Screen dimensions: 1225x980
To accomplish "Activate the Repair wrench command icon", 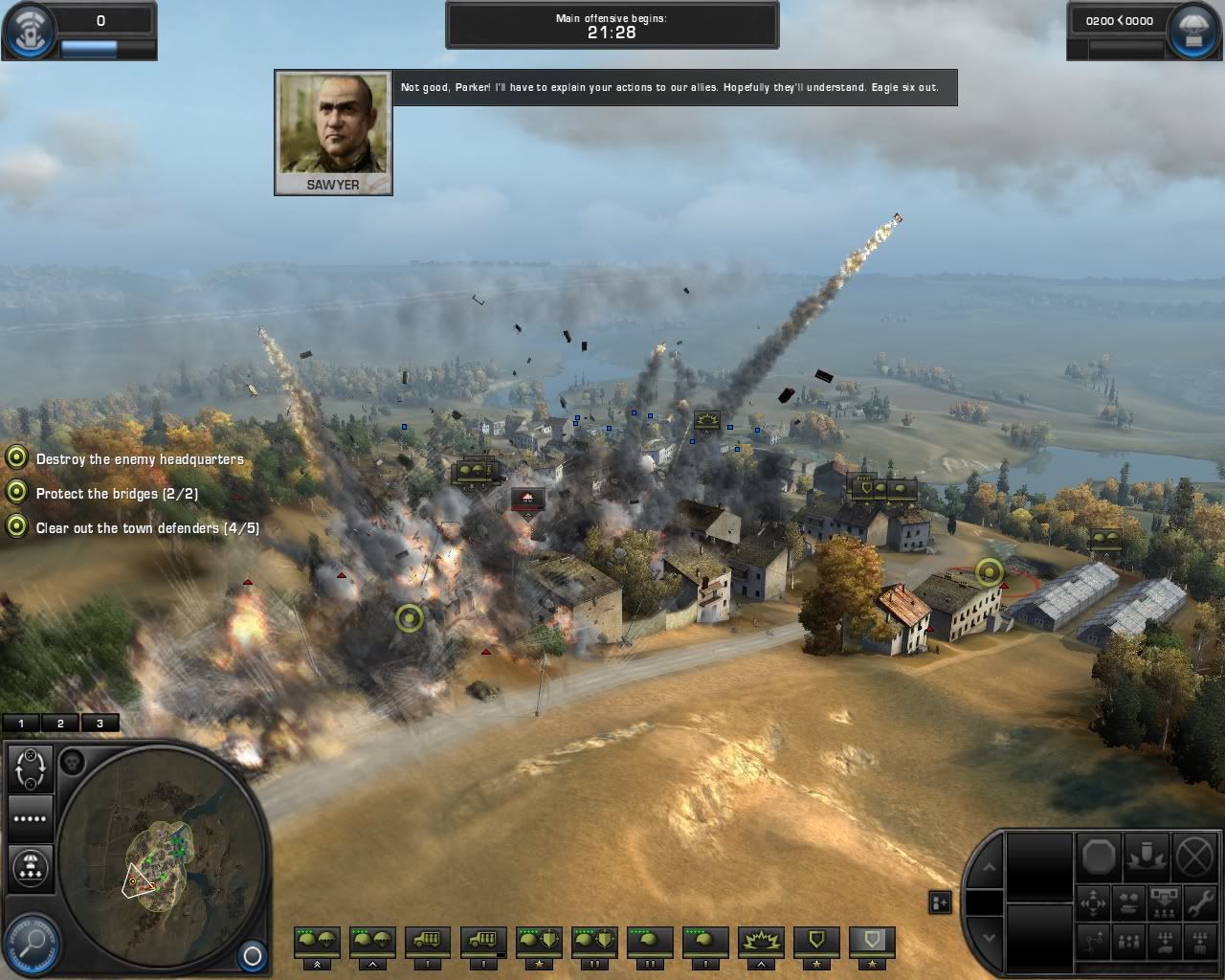I will pyautogui.click(x=1202, y=902).
